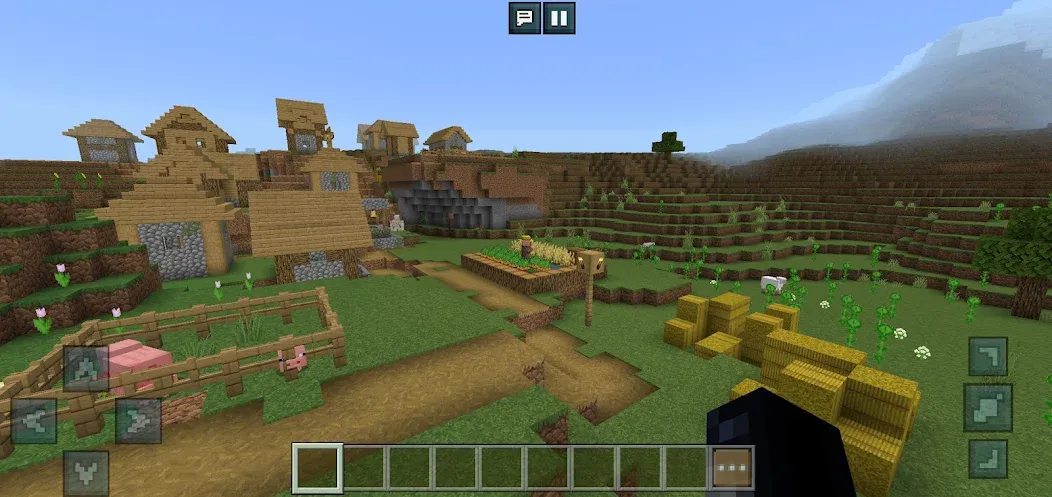This screenshot has width=1052, height=497.
Task: Tap the move right arrow
Action: pos(138,420)
